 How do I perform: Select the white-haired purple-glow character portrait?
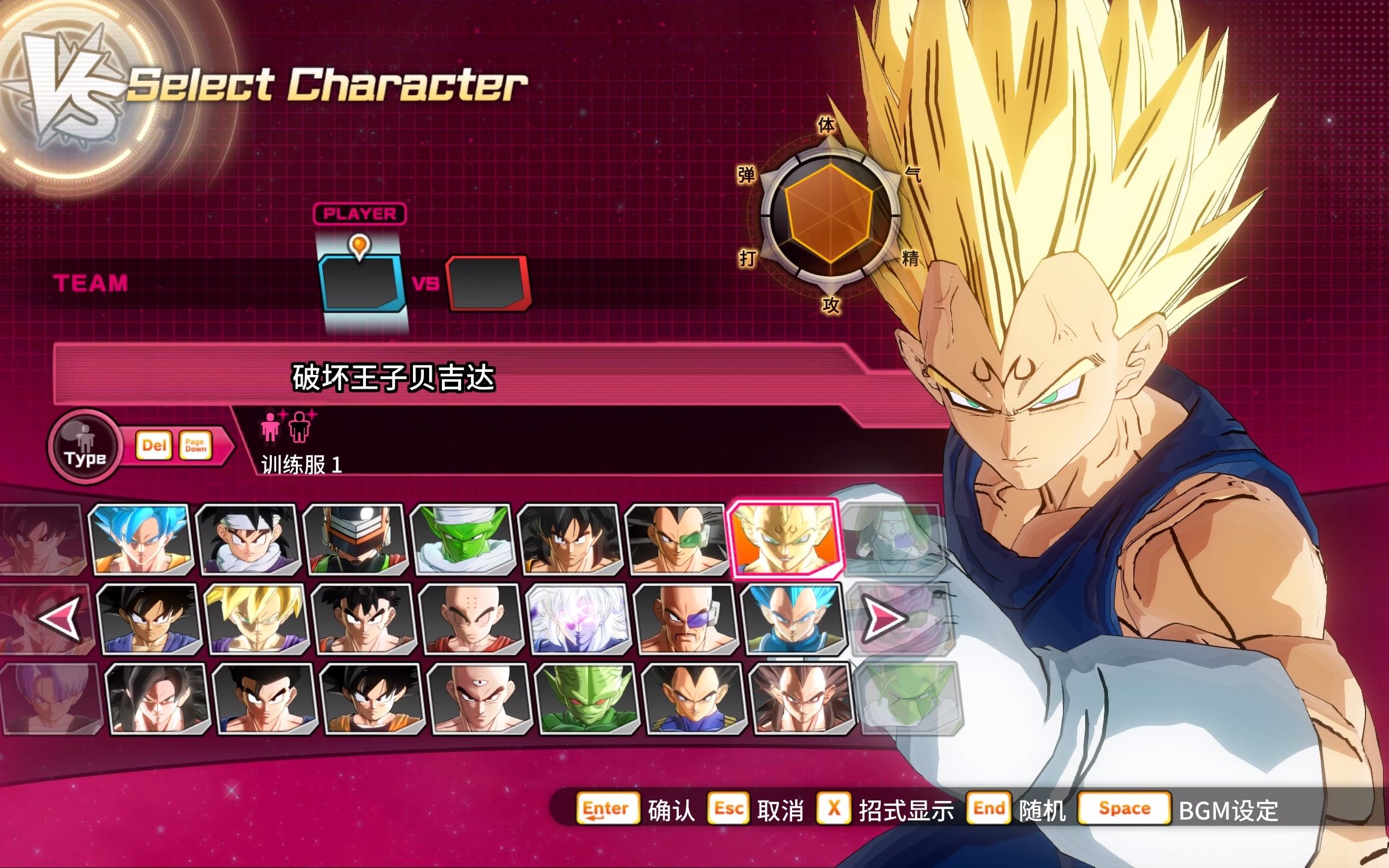pos(579,619)
